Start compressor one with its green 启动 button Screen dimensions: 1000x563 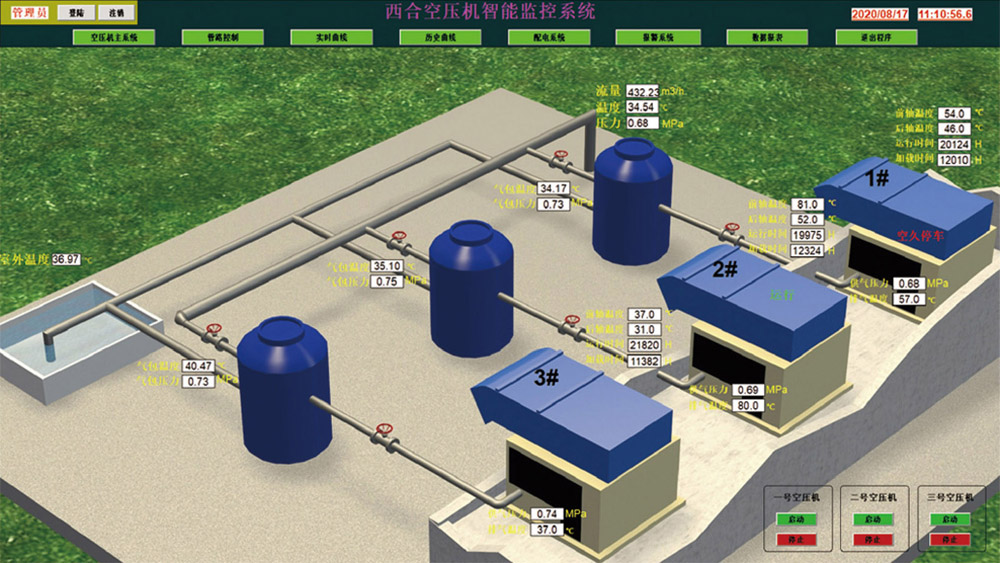(797, 520)
